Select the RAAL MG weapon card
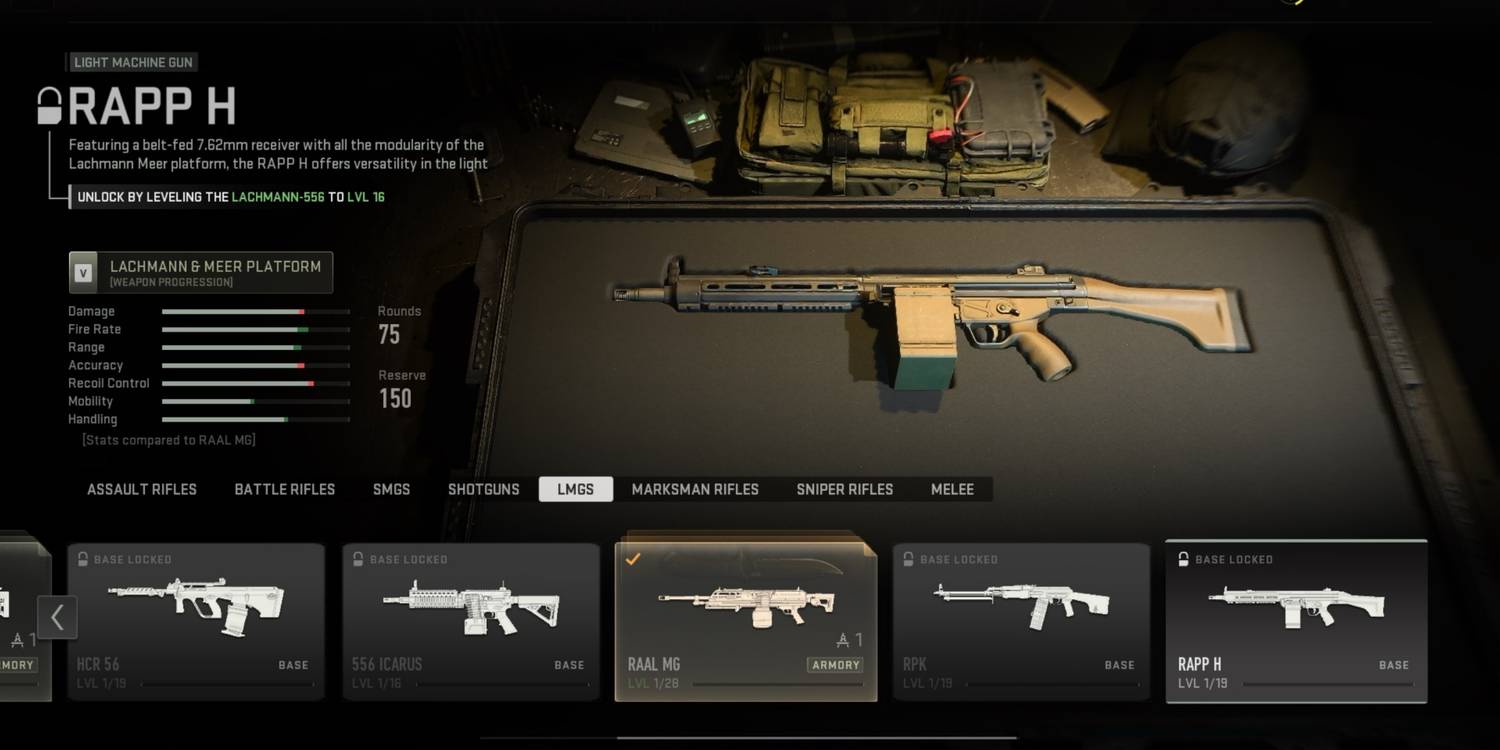This screenshot has height=750, width=1500. pyautogui.click(x=746, y=621)
